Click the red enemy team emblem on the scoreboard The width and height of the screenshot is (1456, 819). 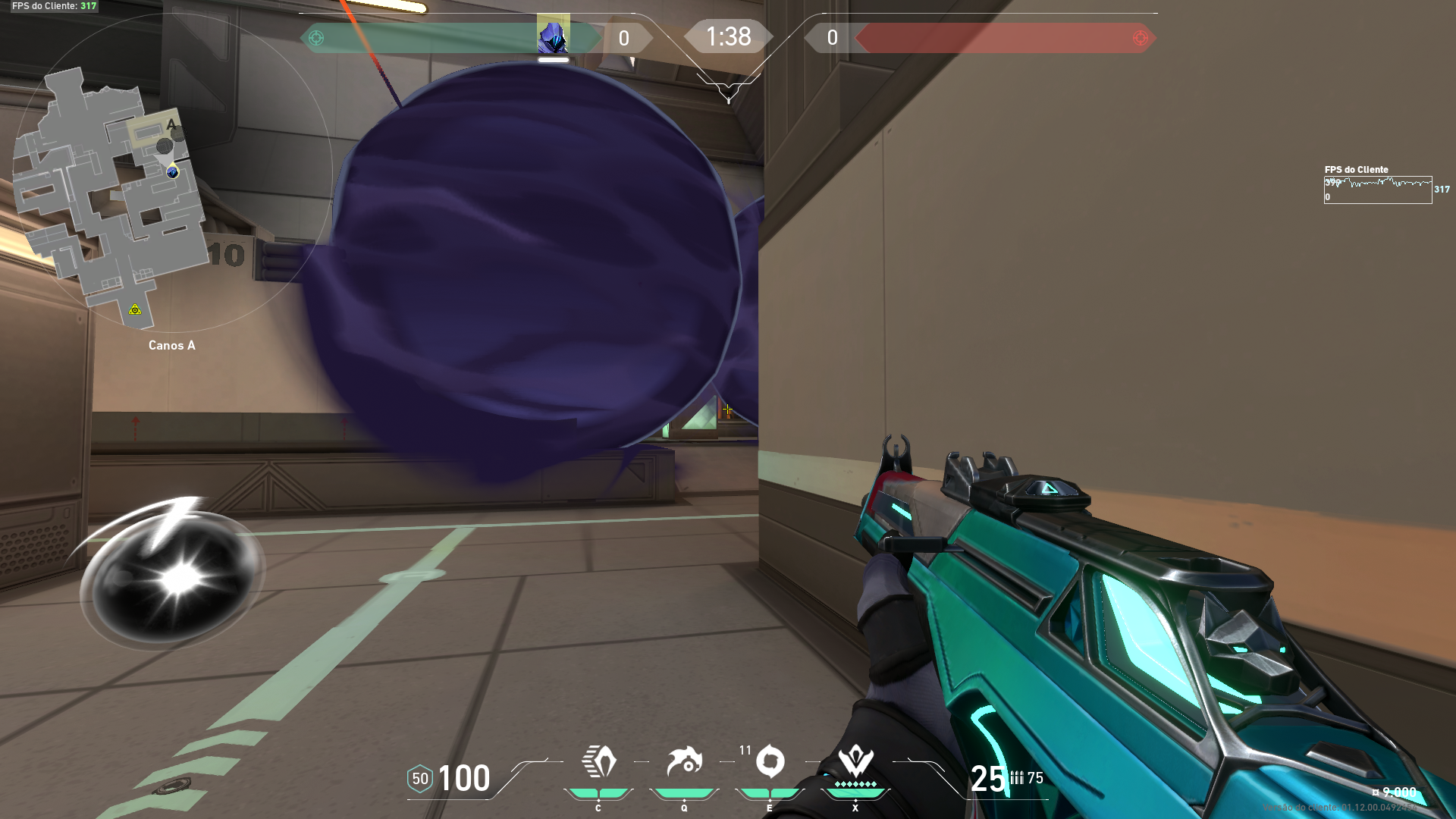pos(1140,36)
